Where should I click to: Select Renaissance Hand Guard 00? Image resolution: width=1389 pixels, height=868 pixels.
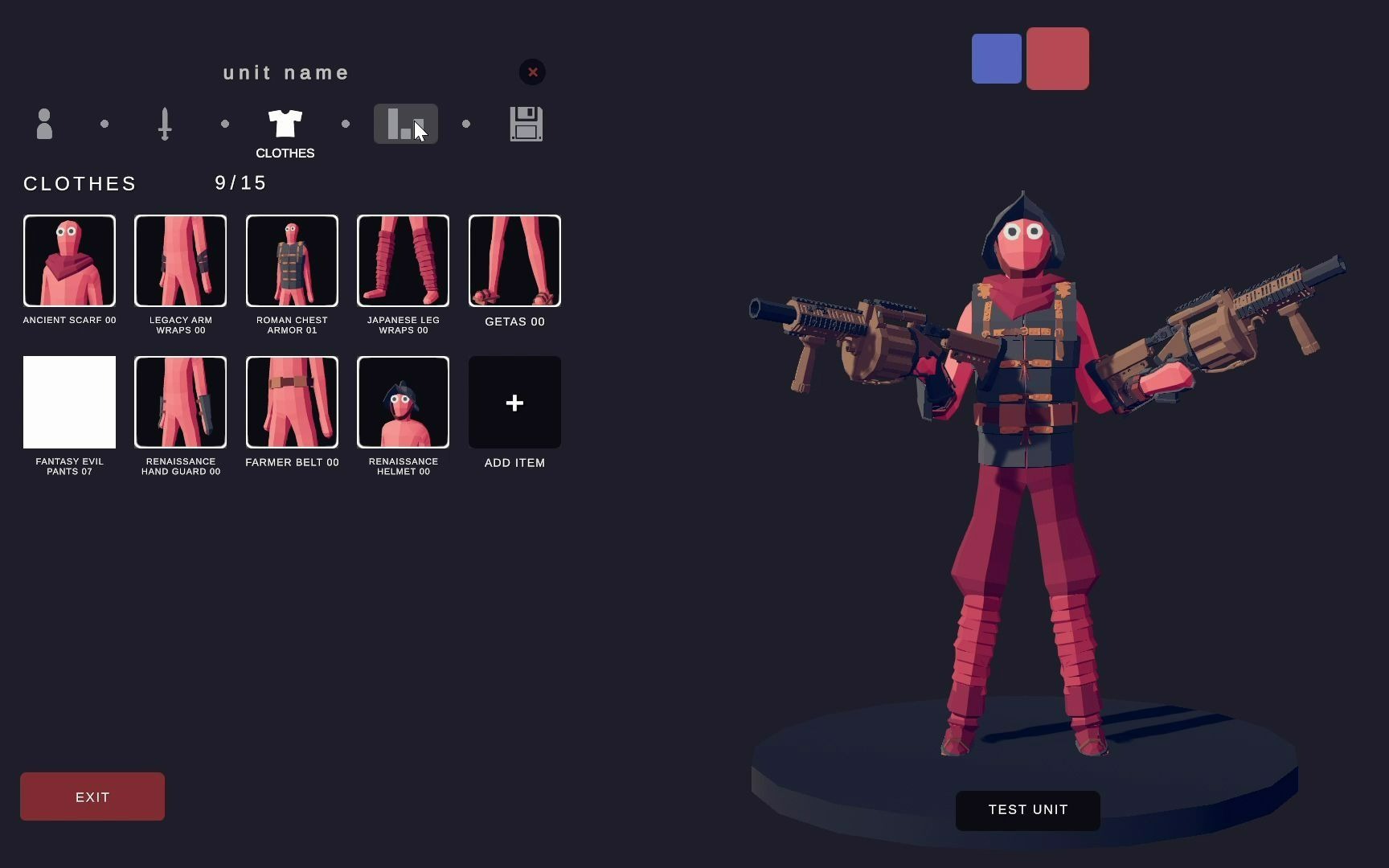pos(180,402)
